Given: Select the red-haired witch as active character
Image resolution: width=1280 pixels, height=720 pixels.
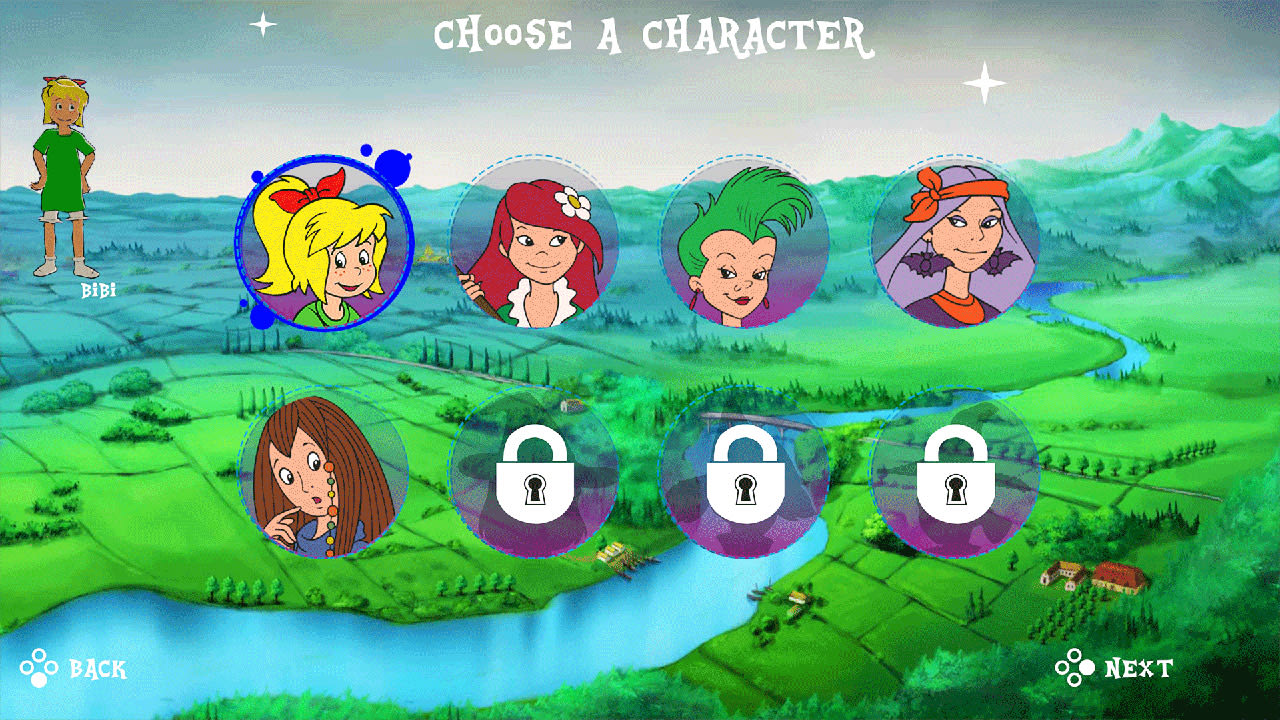Looking at the screenshot, I should pos(538,245).
